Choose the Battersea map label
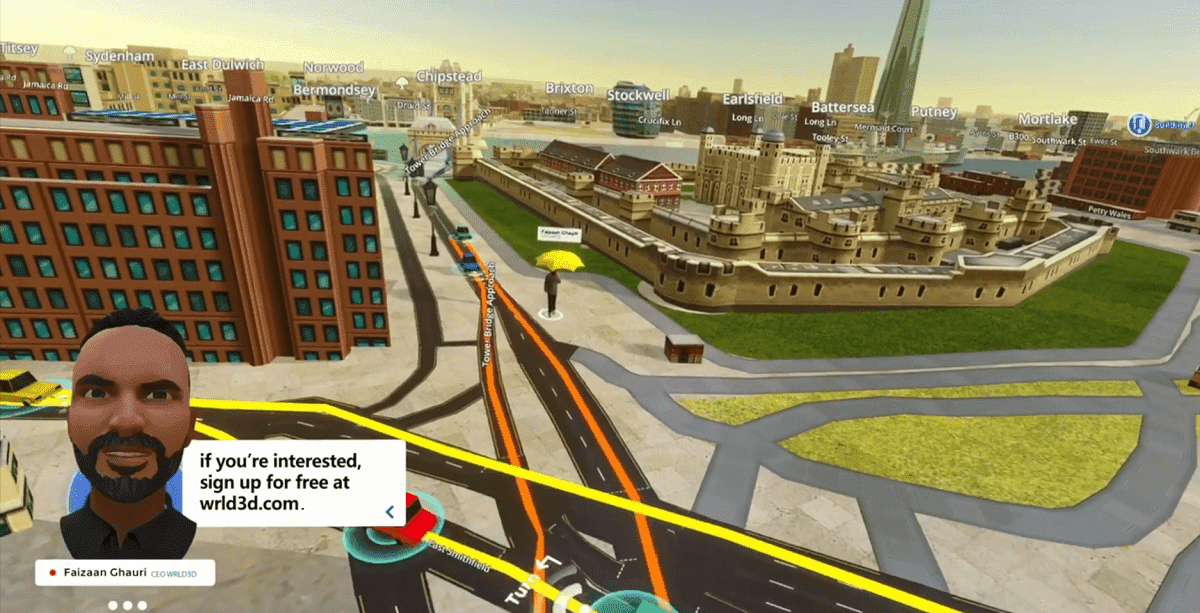Image resolution: width=1200 pixels, height=613 pixels. [842, 107]
